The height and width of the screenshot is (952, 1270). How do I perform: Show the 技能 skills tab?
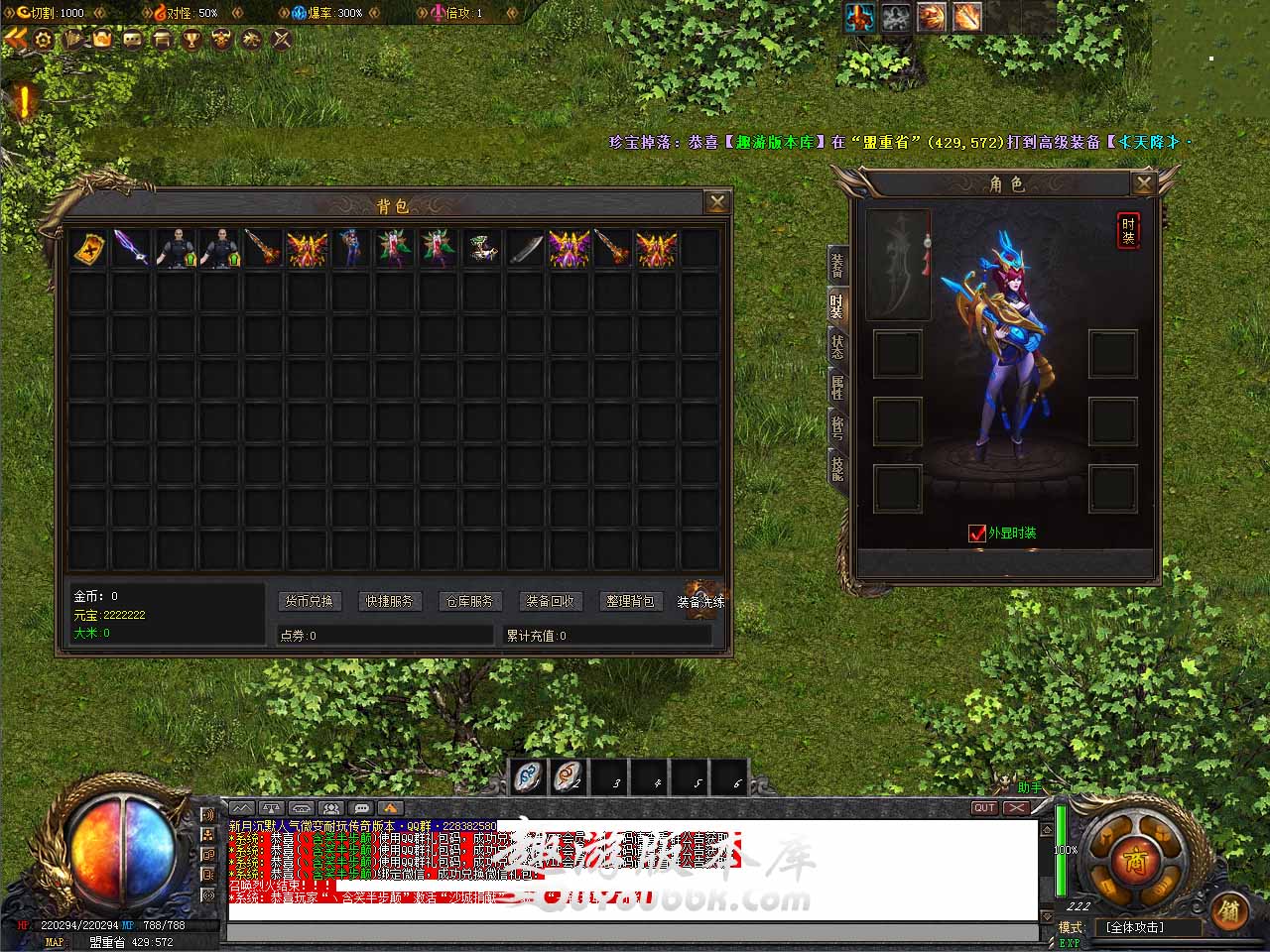pyautogui.click(x=837, y=468)
